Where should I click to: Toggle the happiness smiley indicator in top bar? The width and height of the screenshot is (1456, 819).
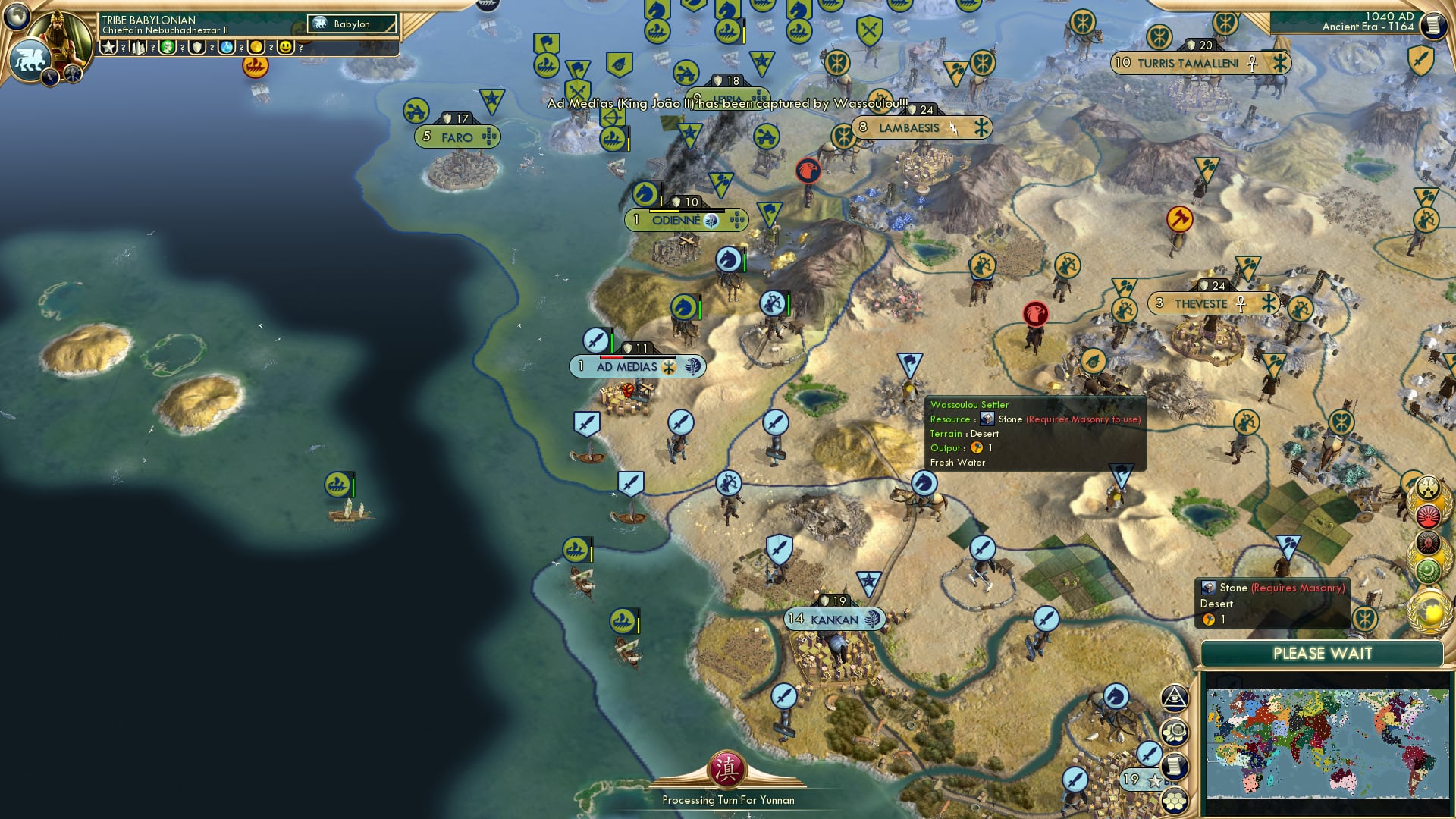click(x=286, y=48)
